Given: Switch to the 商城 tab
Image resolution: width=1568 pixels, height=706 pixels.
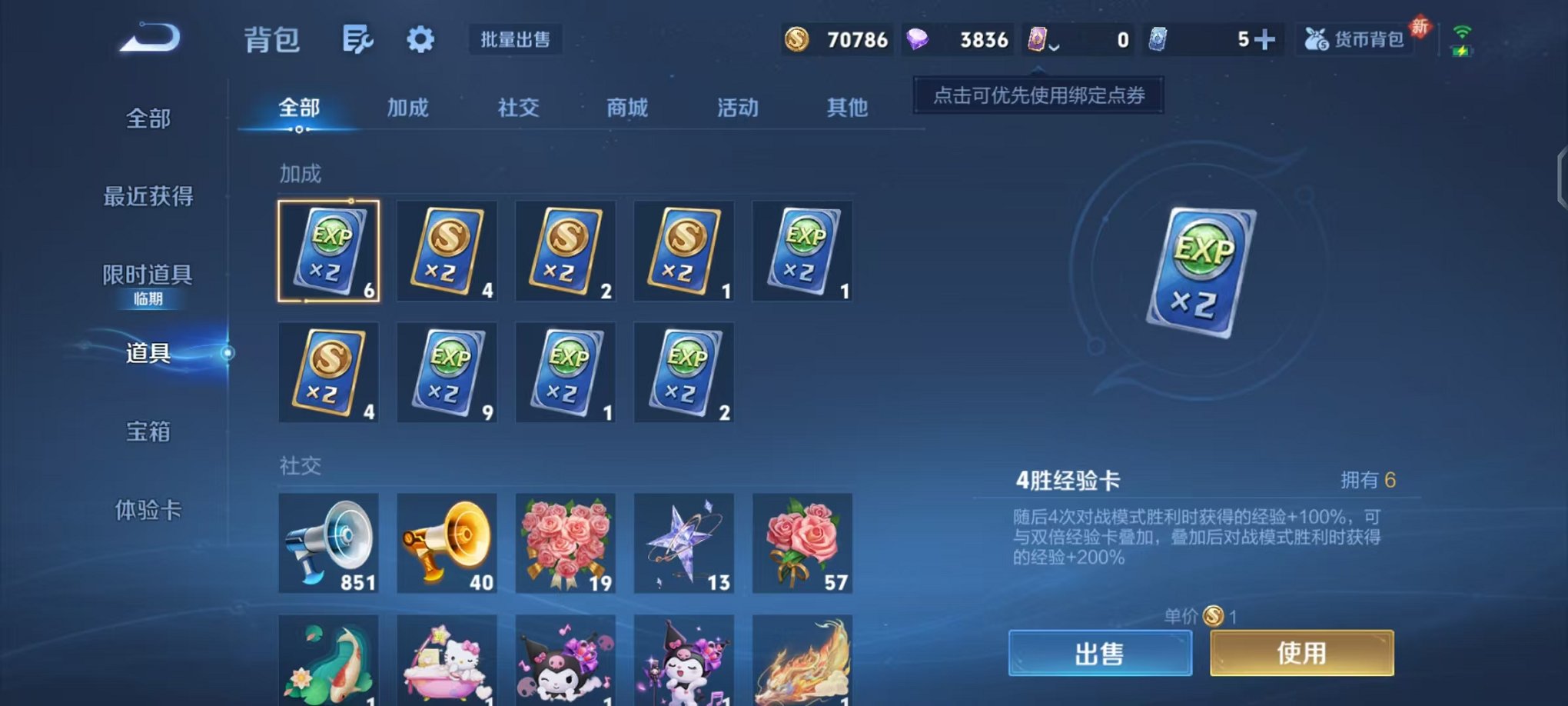Looking at the screenshot, I should (627, 108).
